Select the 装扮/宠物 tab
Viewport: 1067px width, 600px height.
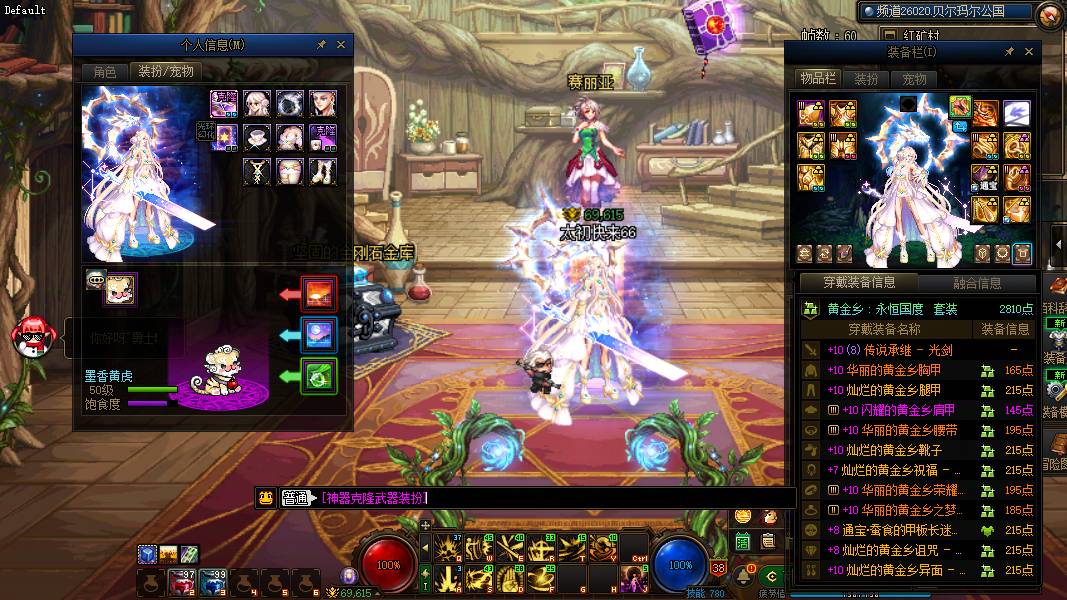pyautogui.click(x=166, y=72)
